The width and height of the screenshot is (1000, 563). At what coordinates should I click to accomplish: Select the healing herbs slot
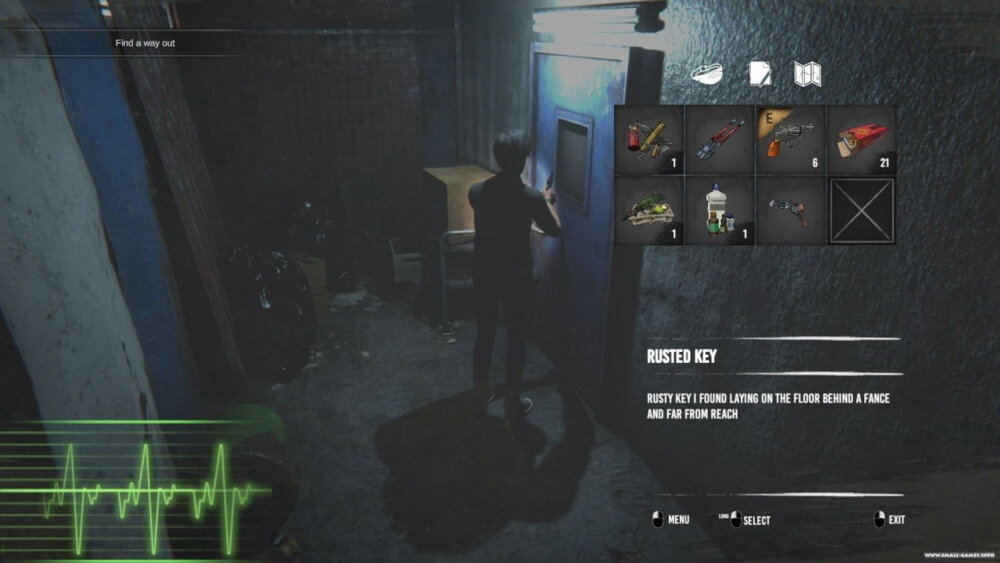[x=649, y=210]
